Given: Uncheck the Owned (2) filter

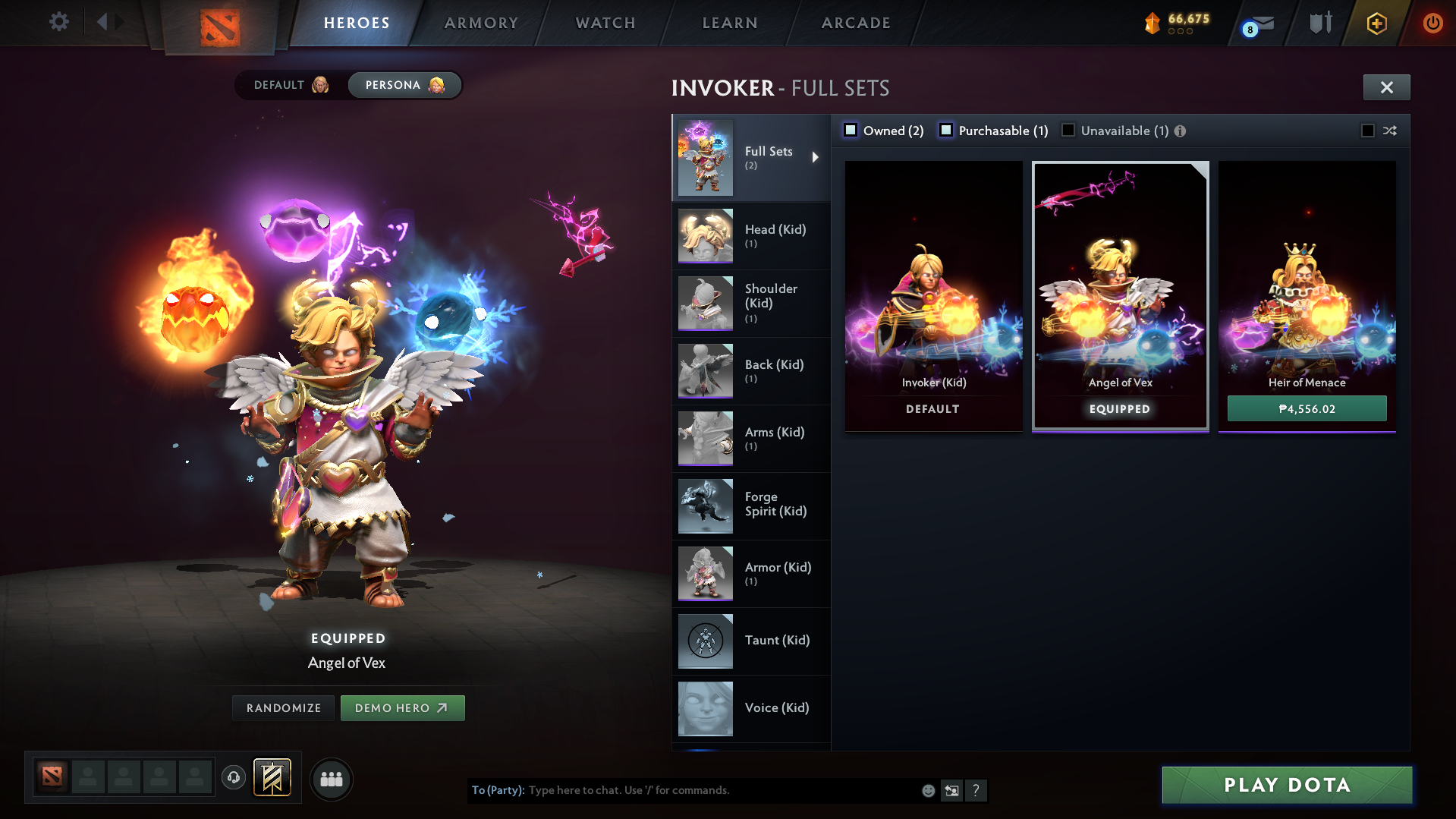Looking at the screenshot, I should pyautogui.click(x=851, y=130).
